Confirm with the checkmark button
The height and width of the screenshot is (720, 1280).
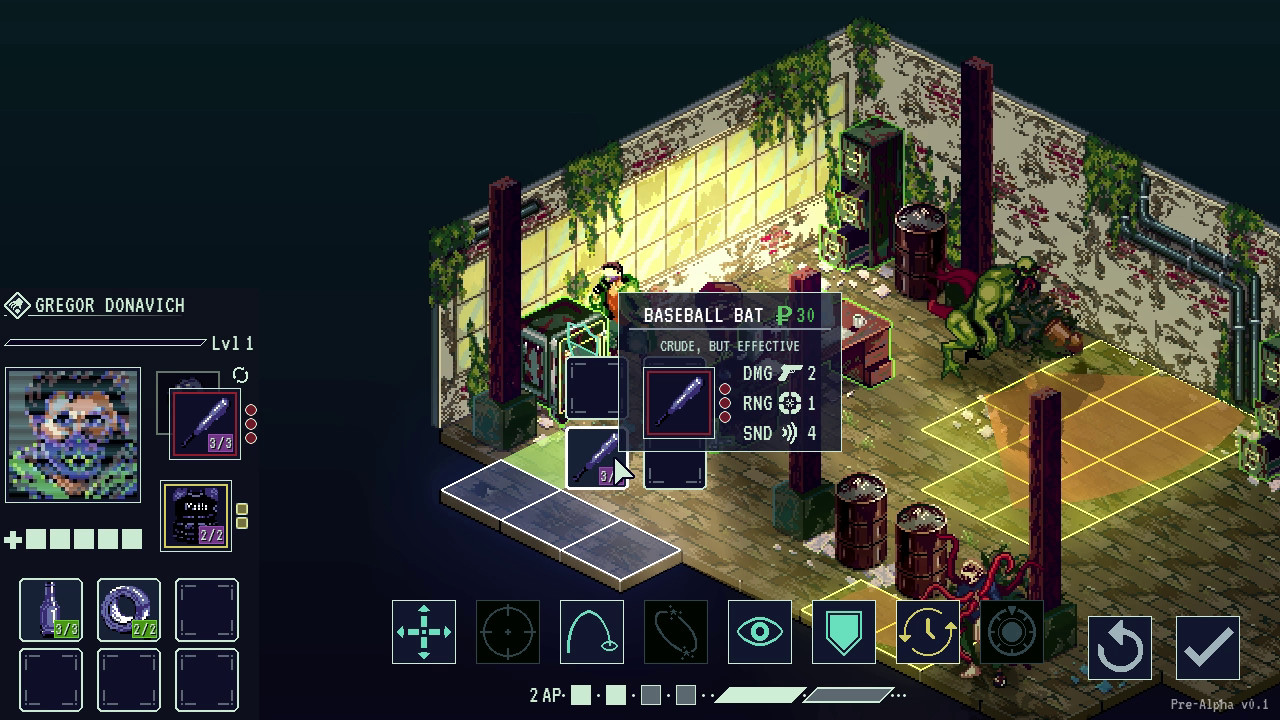[x=1208, y=648]
